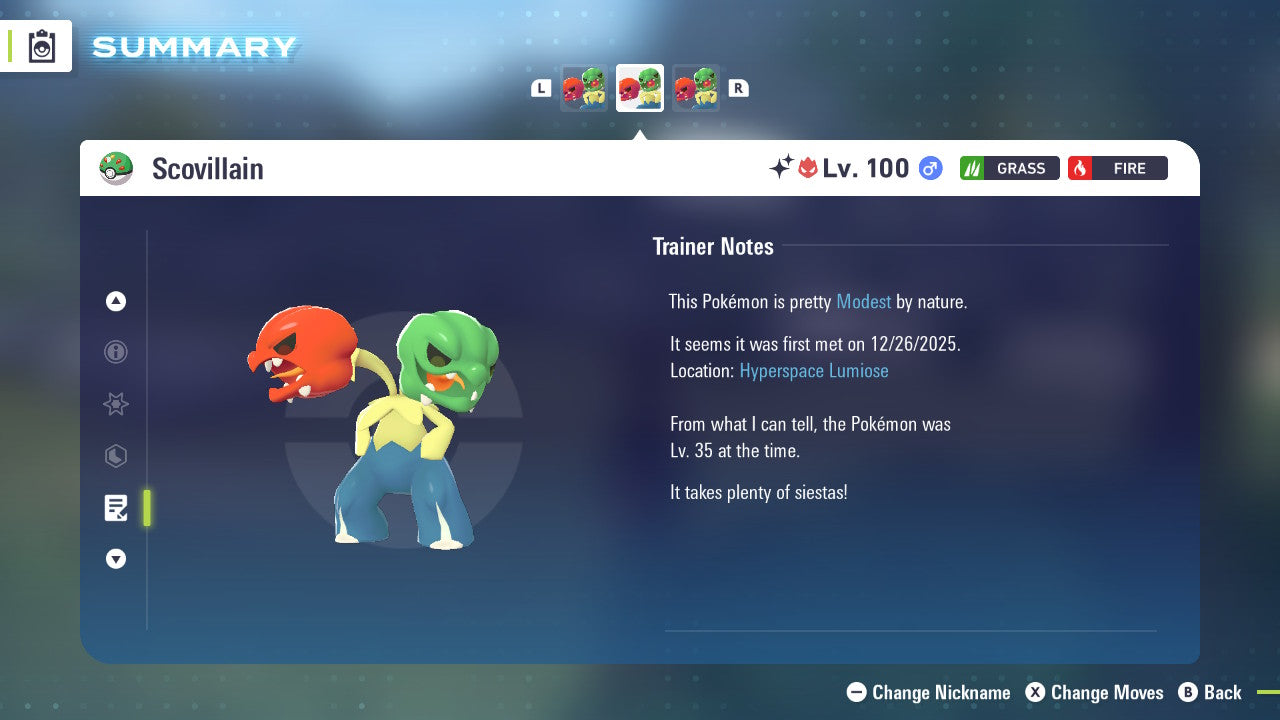Click the GRASS type badge

[x=1009, y=168]
